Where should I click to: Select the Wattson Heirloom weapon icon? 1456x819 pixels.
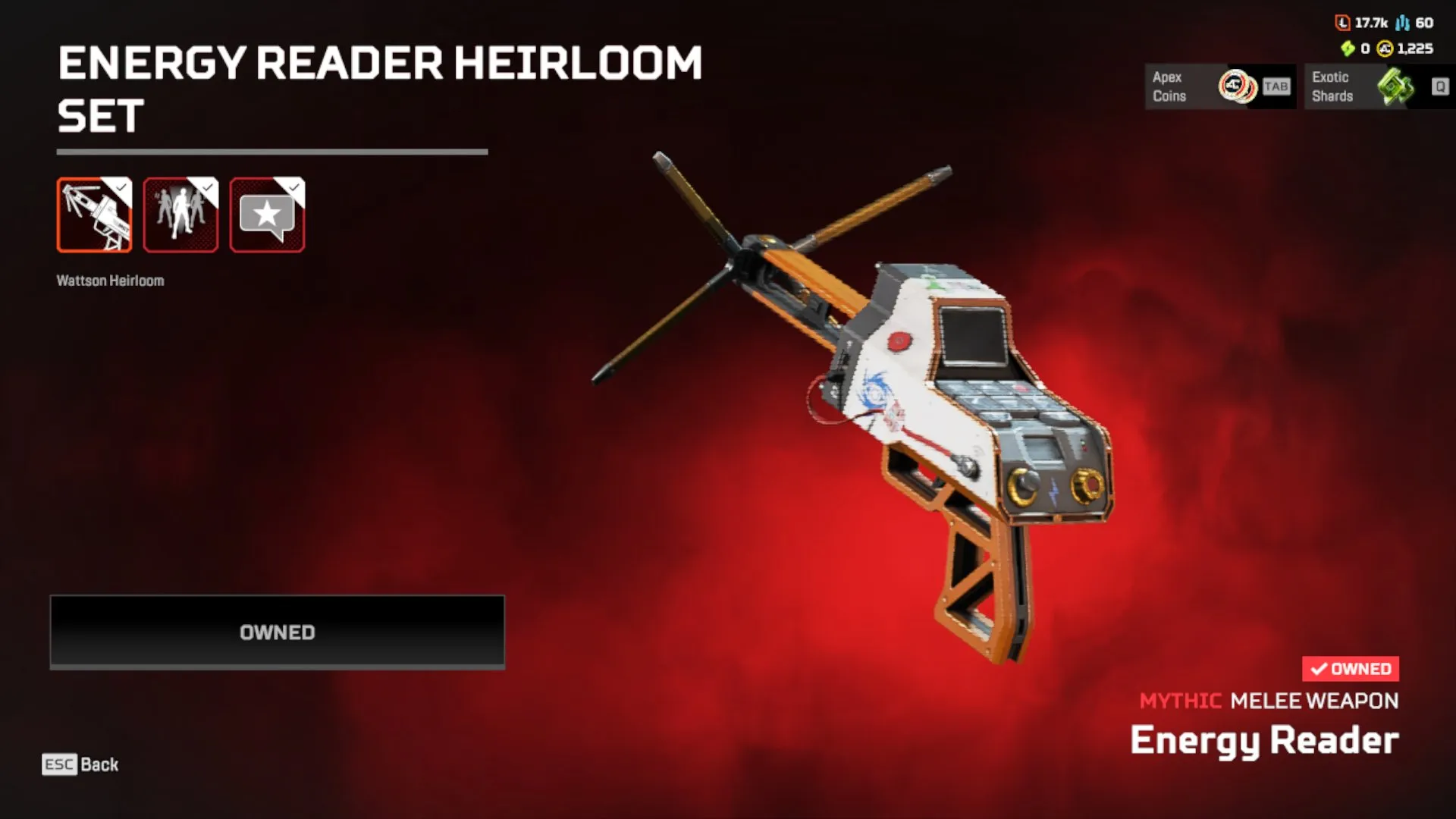(94, 215)
